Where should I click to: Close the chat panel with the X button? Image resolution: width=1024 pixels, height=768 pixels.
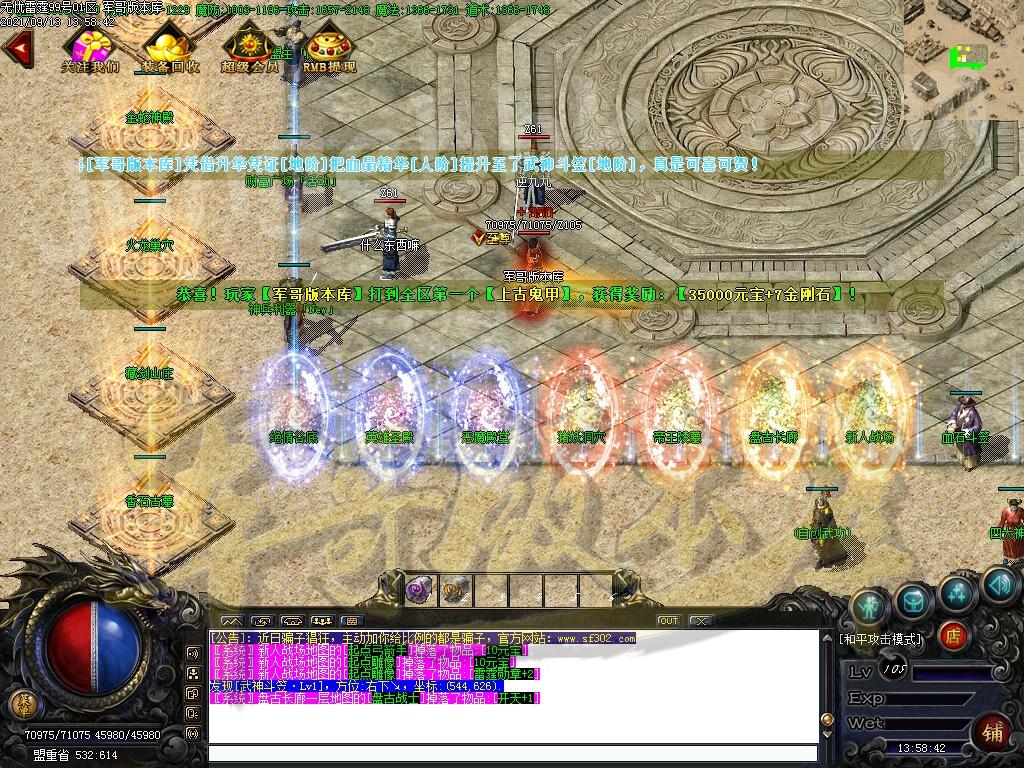tap(699, 621)
